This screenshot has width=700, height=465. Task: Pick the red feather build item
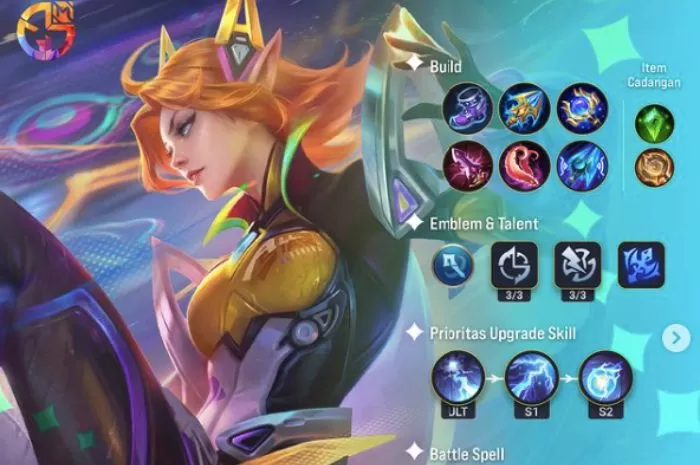click(525, 165)
